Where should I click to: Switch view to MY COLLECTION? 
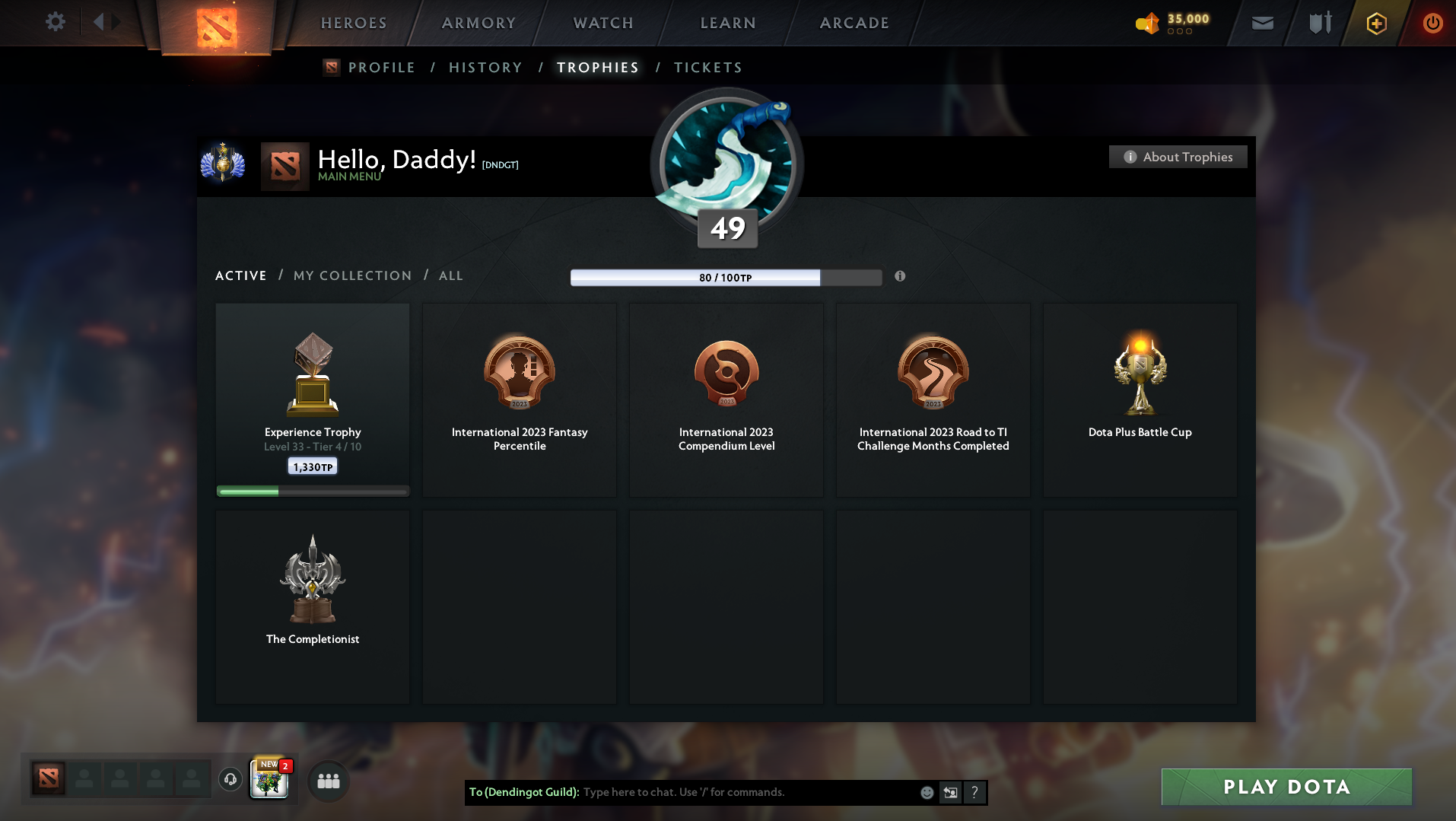[x=352, y=275]
